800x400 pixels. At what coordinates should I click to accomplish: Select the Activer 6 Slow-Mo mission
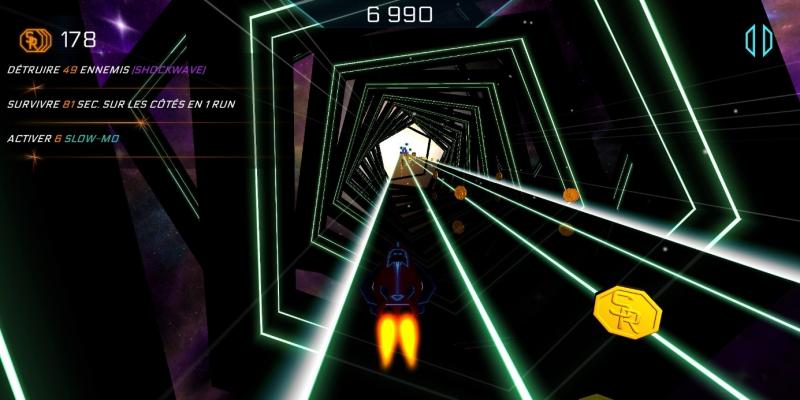point(63,138)
